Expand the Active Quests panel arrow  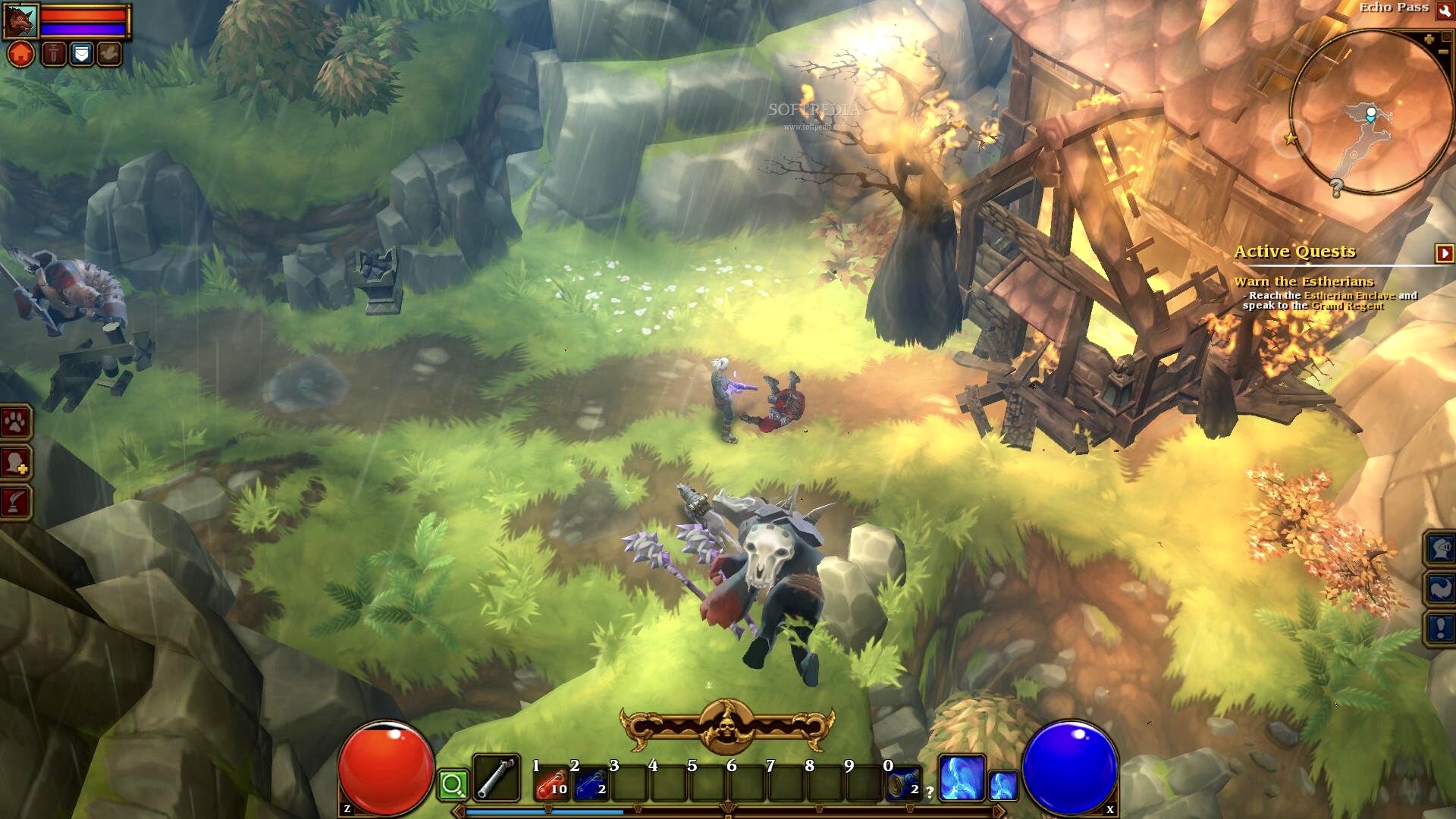pos(1445,254)
